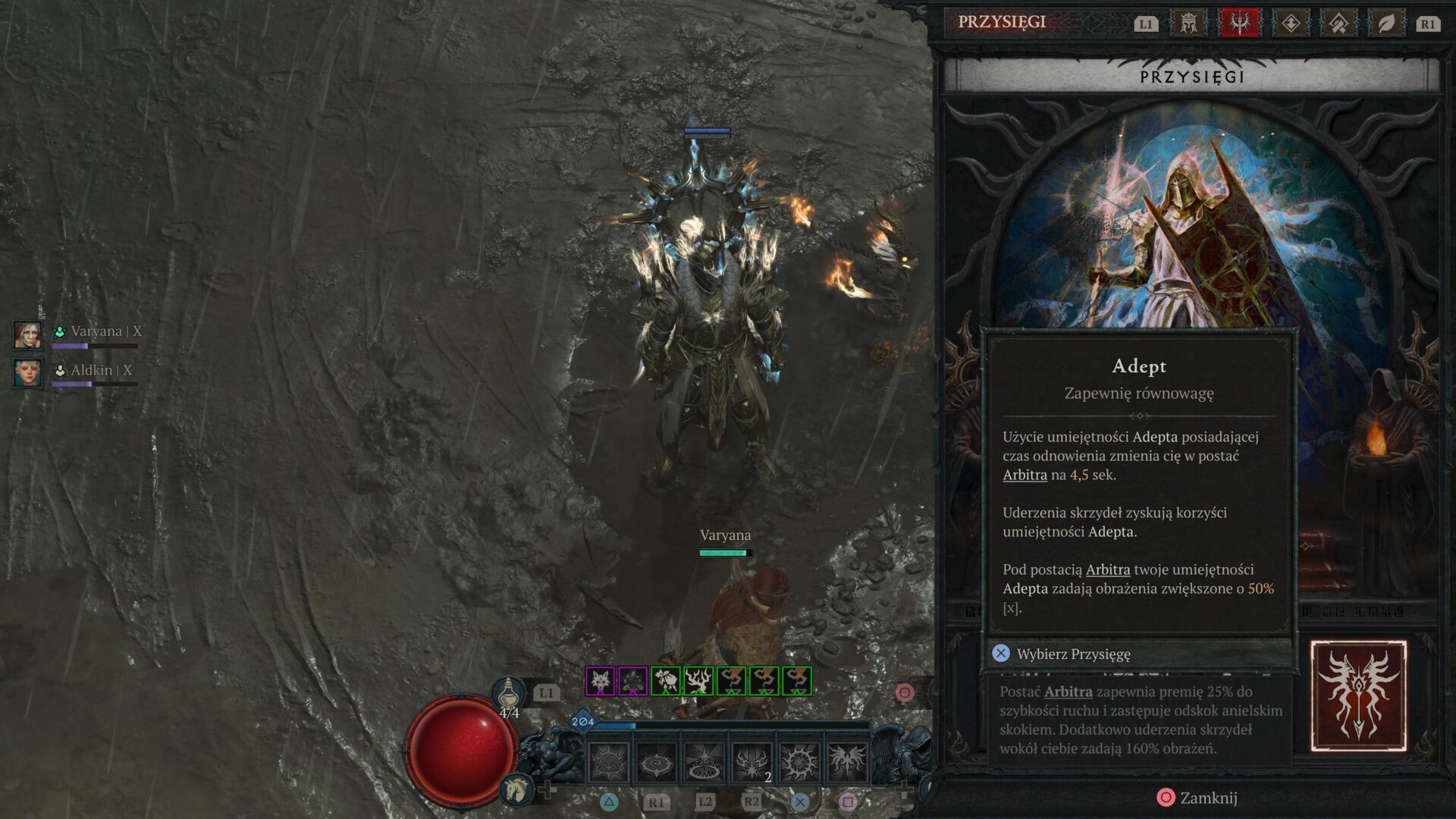Activate the swirling circle skill

[656, 761]
